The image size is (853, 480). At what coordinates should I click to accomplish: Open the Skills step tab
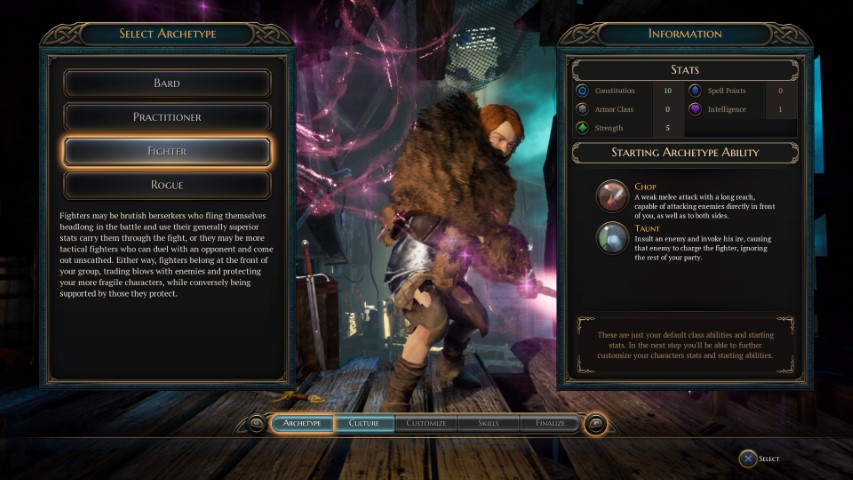488,423
